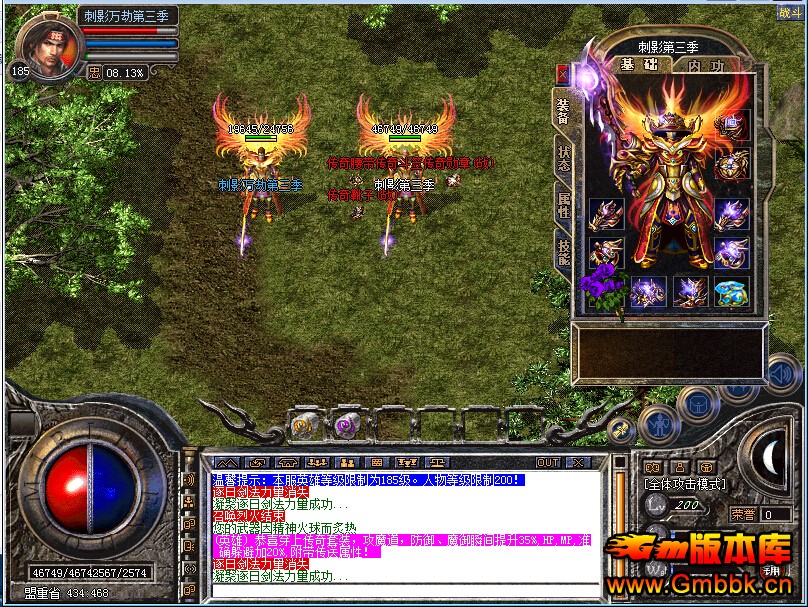Select the 装备 side tab

click(564, 112)
